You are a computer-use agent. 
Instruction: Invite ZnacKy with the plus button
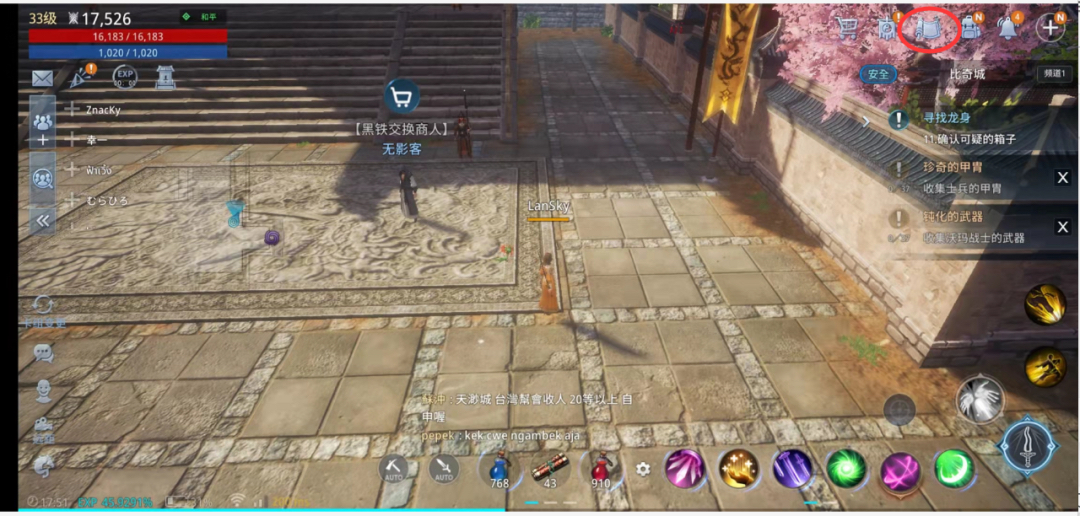[x=72, y=110]
